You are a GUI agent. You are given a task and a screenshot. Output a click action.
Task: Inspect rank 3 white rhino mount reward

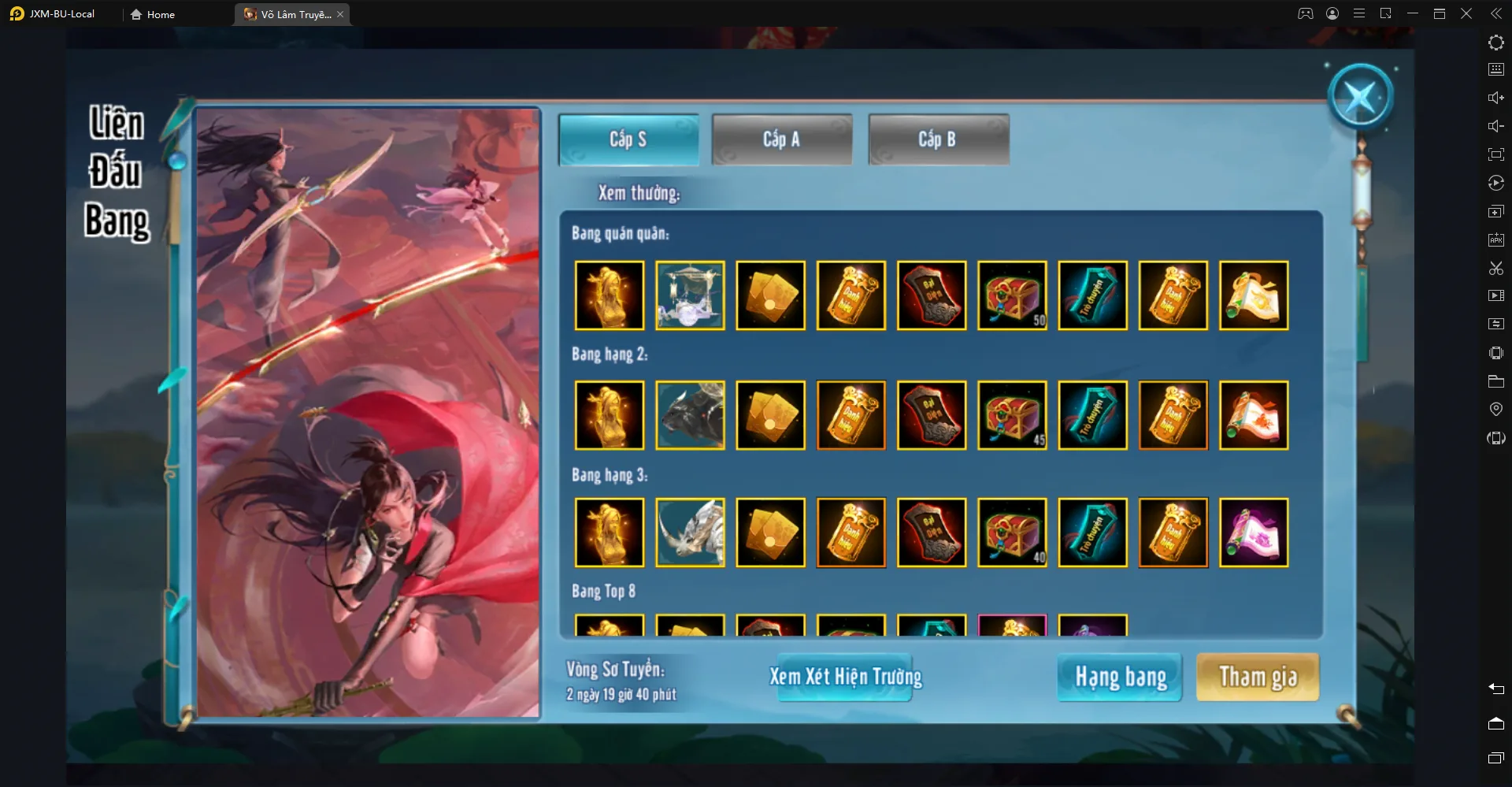click(x=690, y=533)
